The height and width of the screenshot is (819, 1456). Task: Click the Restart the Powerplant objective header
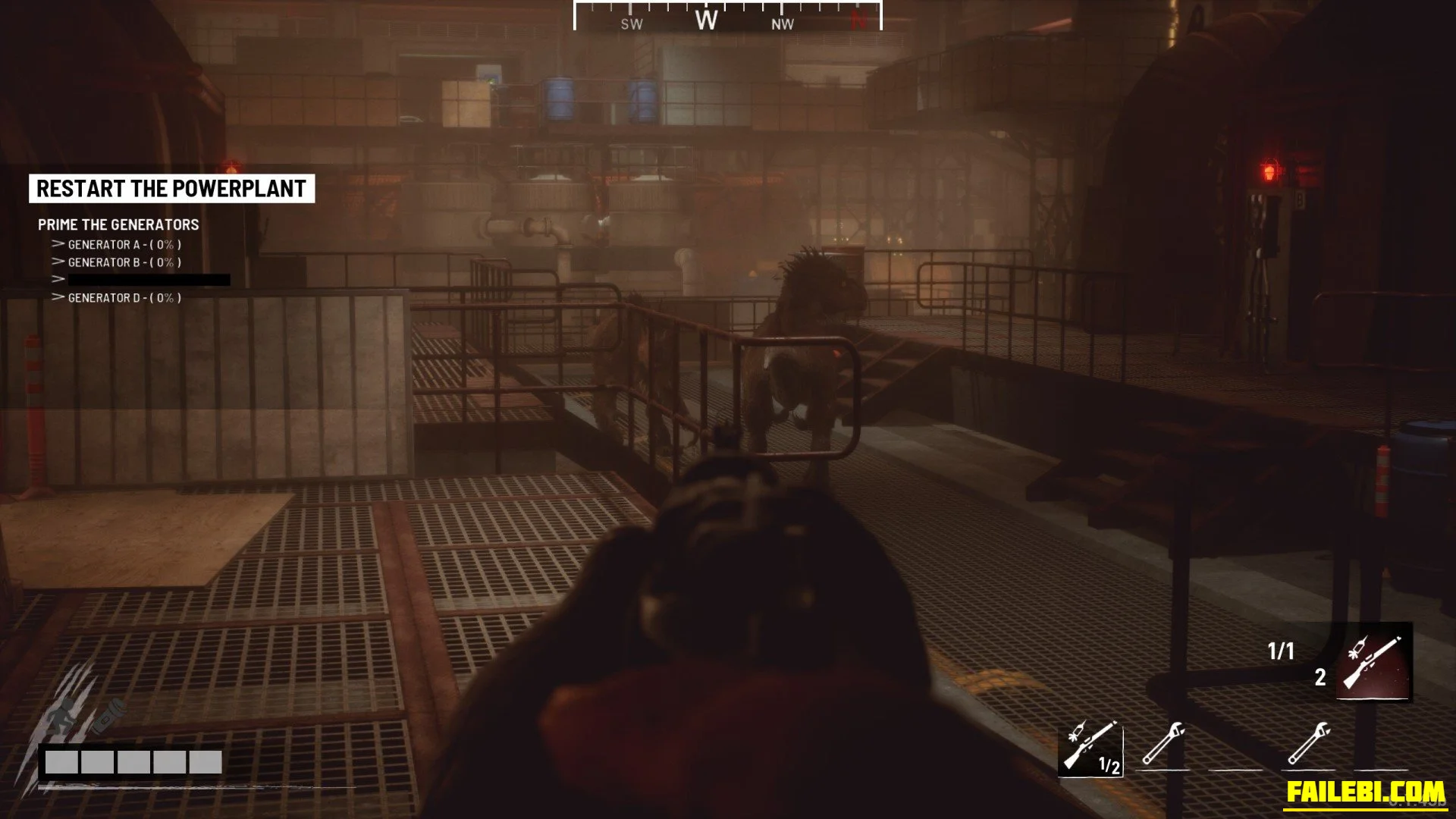click(x=171, y=189)
